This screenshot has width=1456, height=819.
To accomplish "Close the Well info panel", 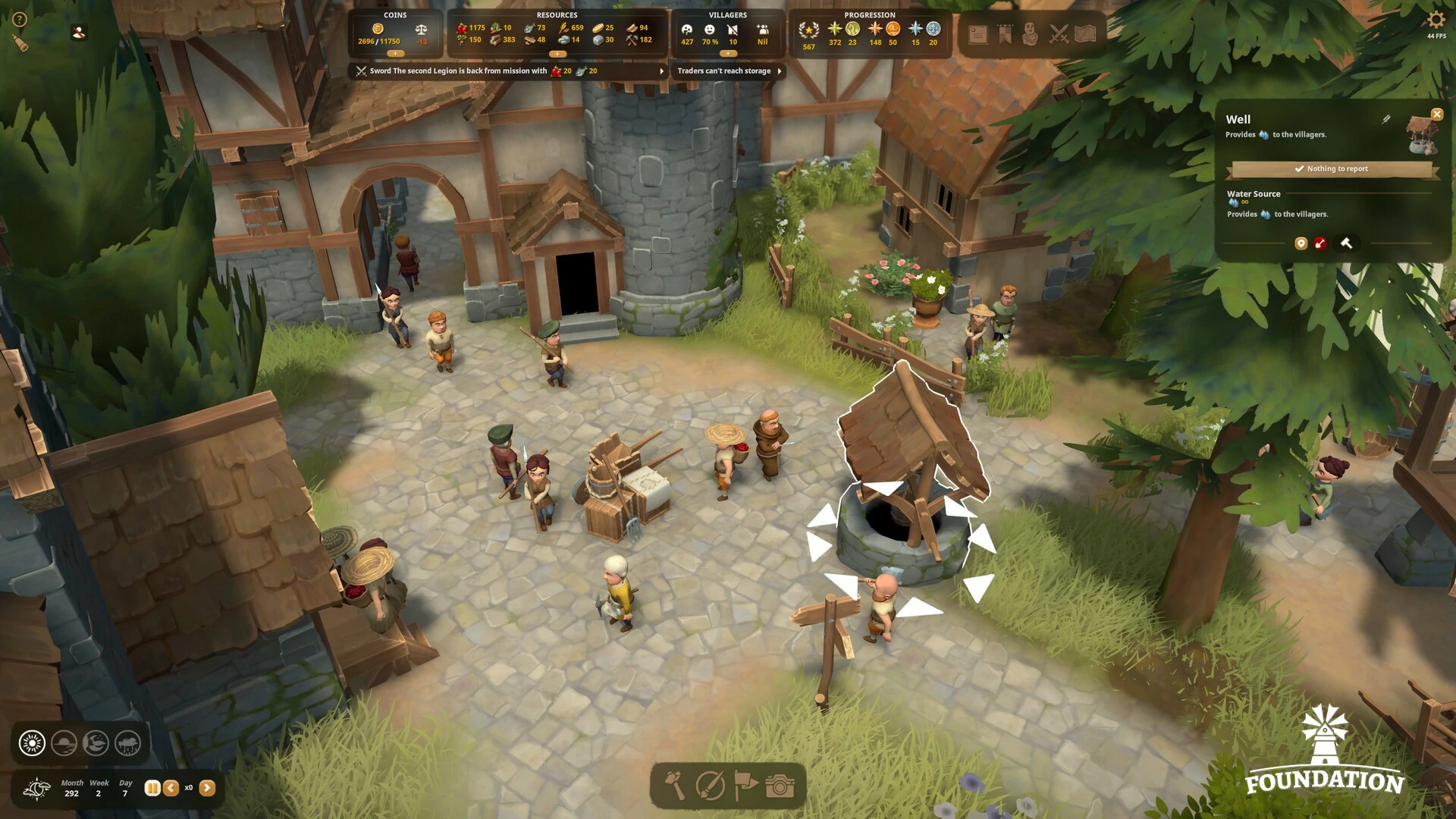I will (1436, 115).
